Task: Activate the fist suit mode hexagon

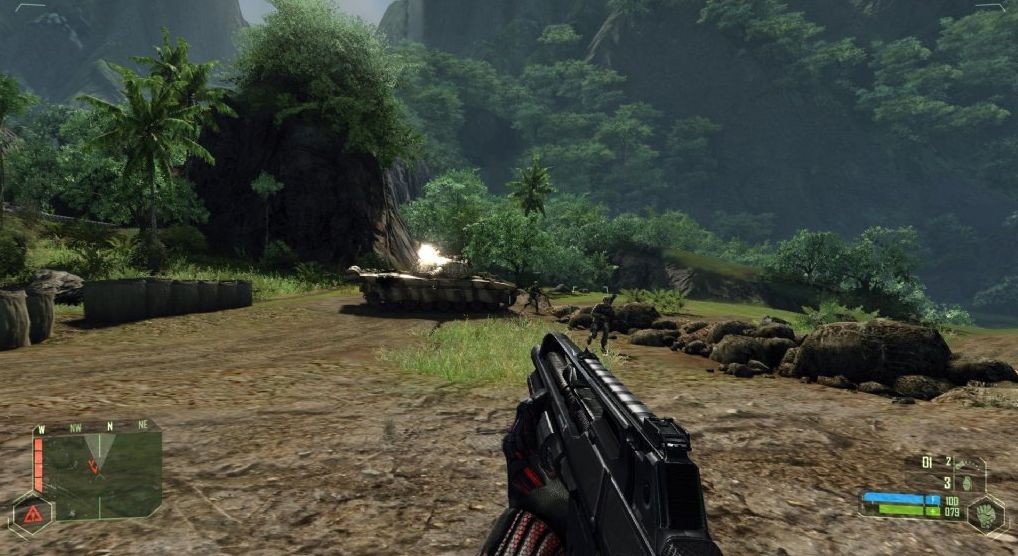Action: (985, 514)
